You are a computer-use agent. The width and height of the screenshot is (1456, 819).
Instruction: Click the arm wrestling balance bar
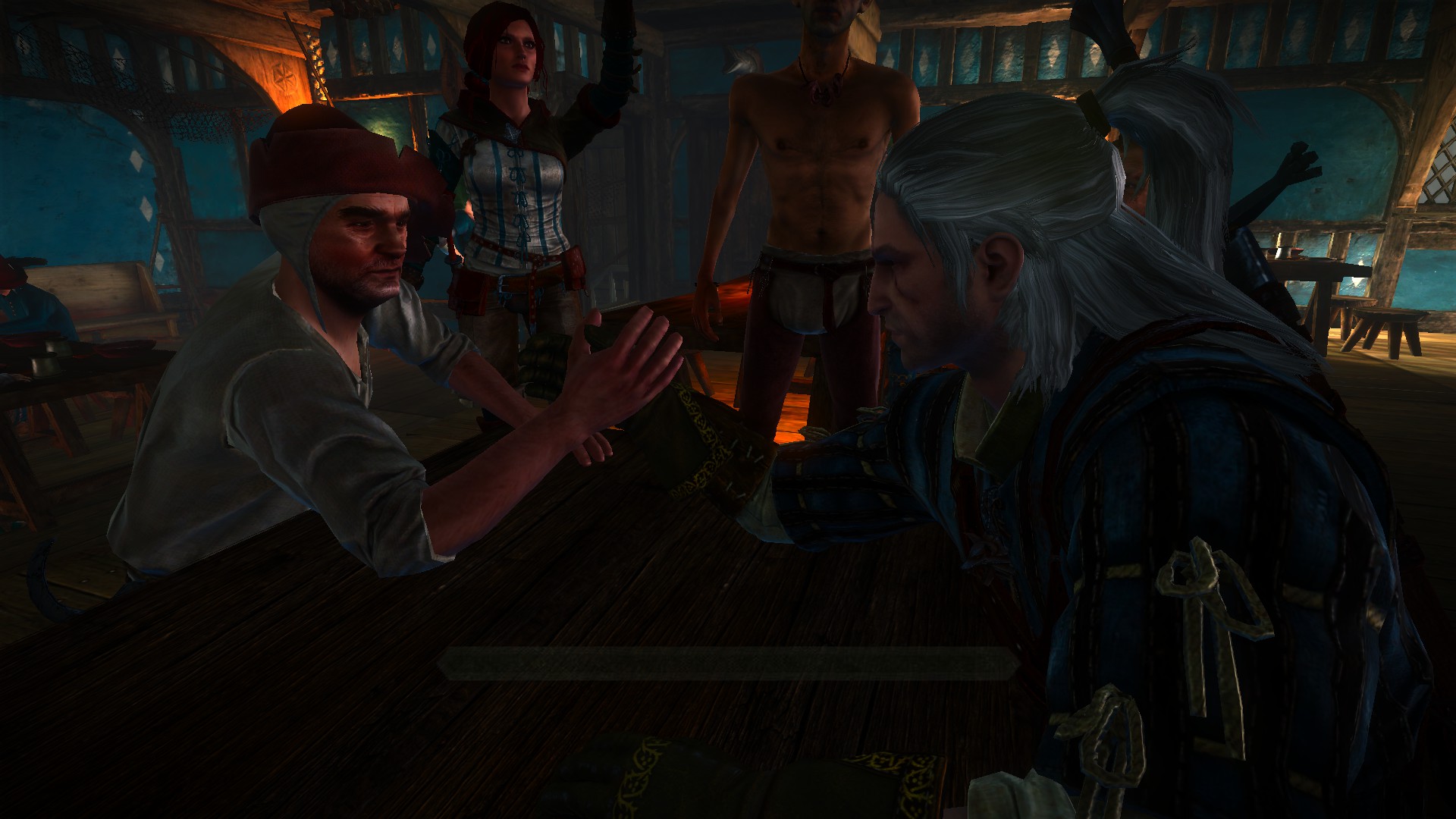pyautogui.click(x=726, y=664)
